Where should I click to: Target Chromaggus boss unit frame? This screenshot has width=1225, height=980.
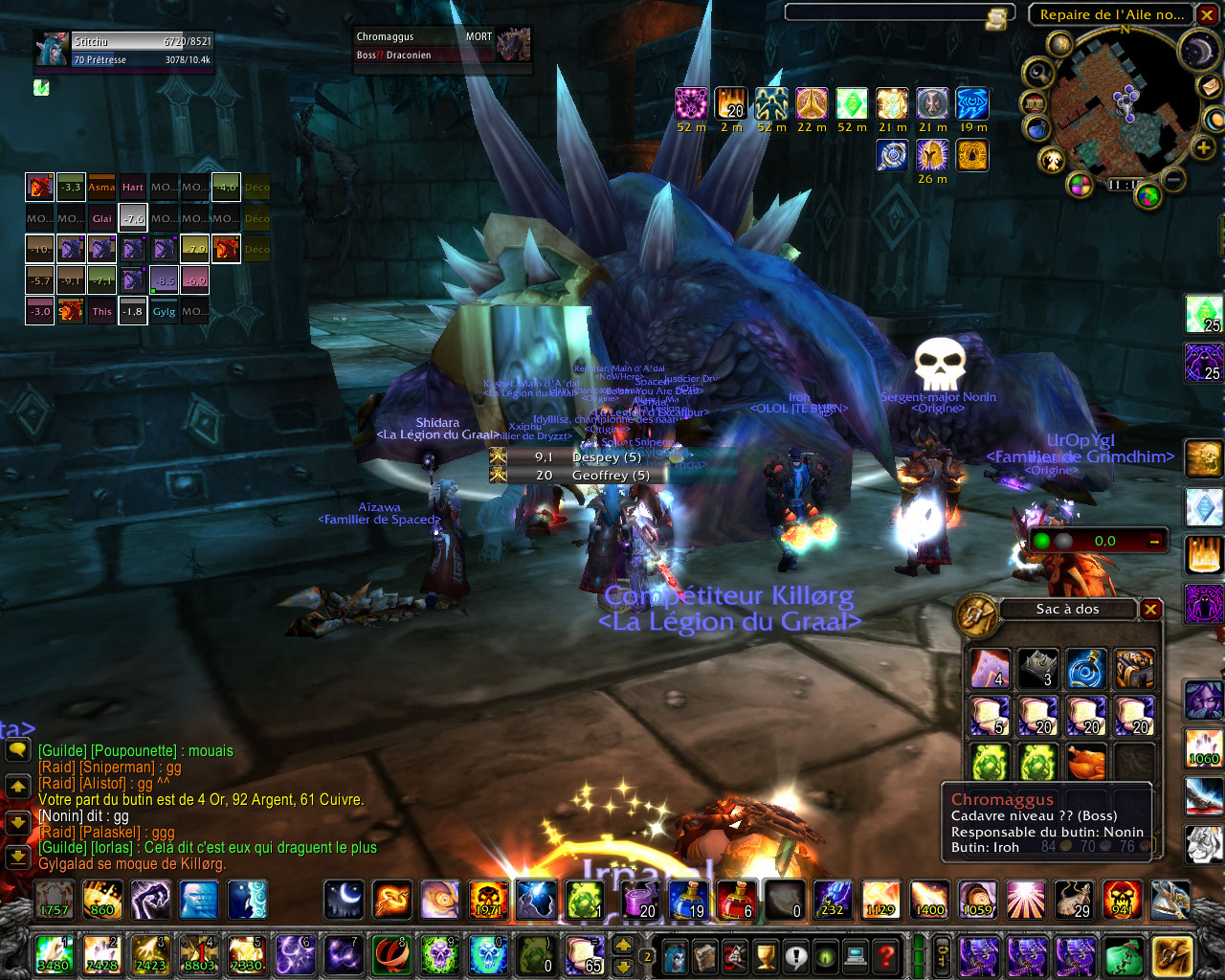coord(442,46)
